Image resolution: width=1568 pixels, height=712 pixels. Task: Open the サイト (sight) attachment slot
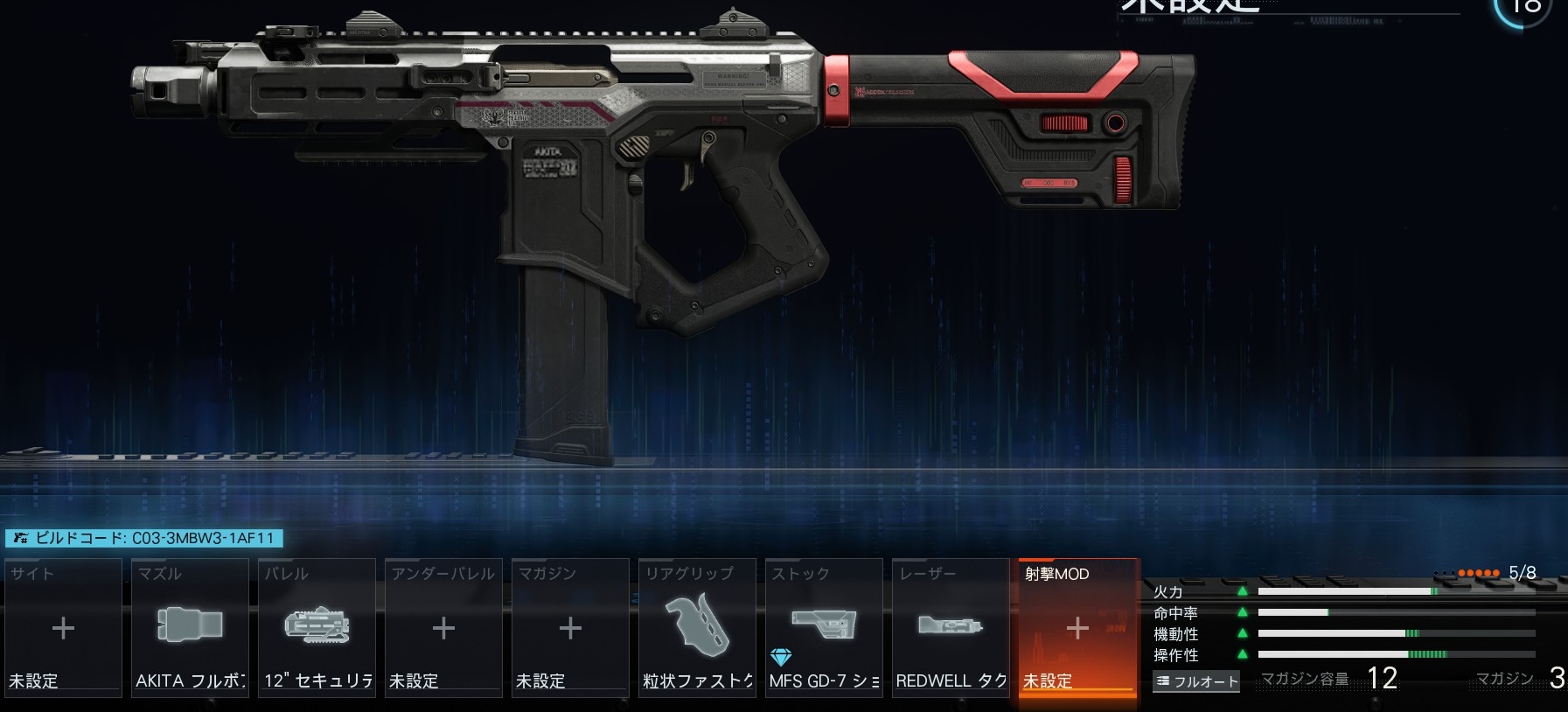[63, 628]
